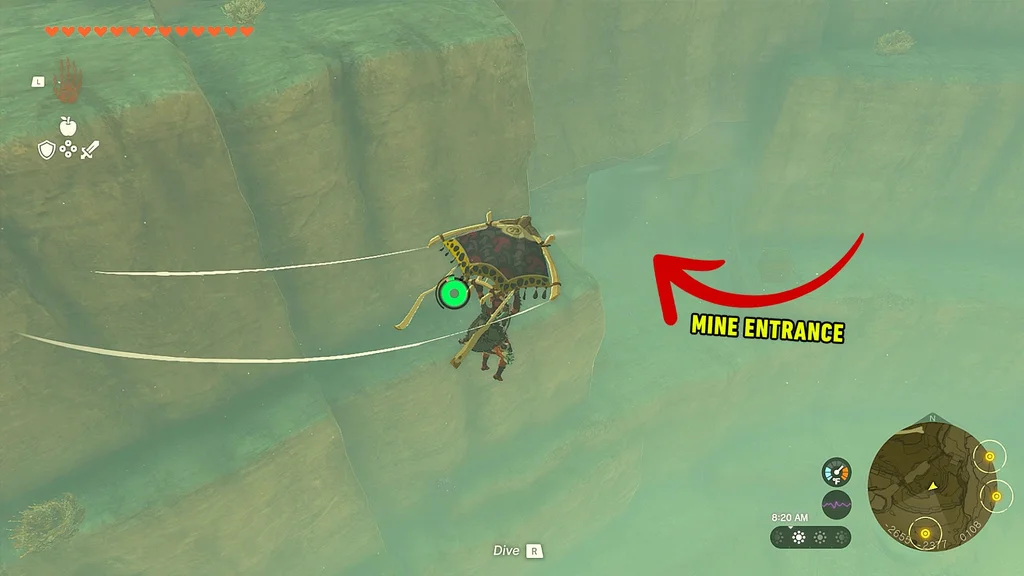Open the shield quick-select icon
The image size is (1024, 576).
[46, 150]
